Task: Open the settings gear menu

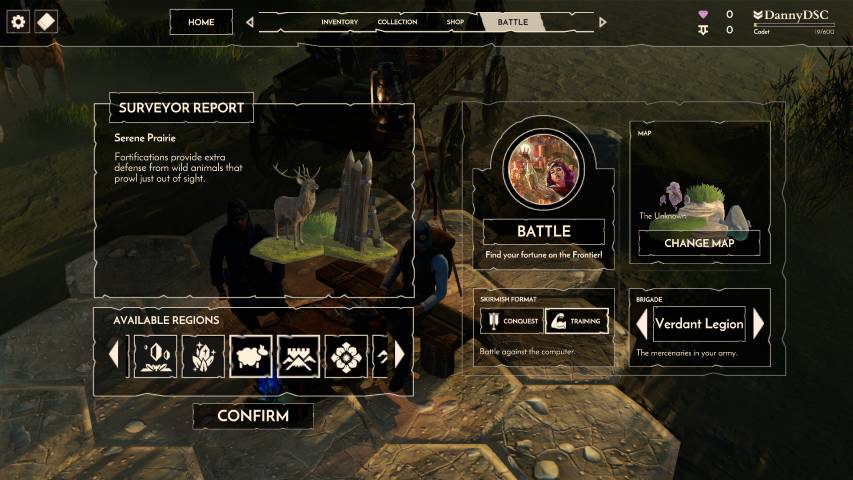Action: pyautogui.click(x=18, y=22)
